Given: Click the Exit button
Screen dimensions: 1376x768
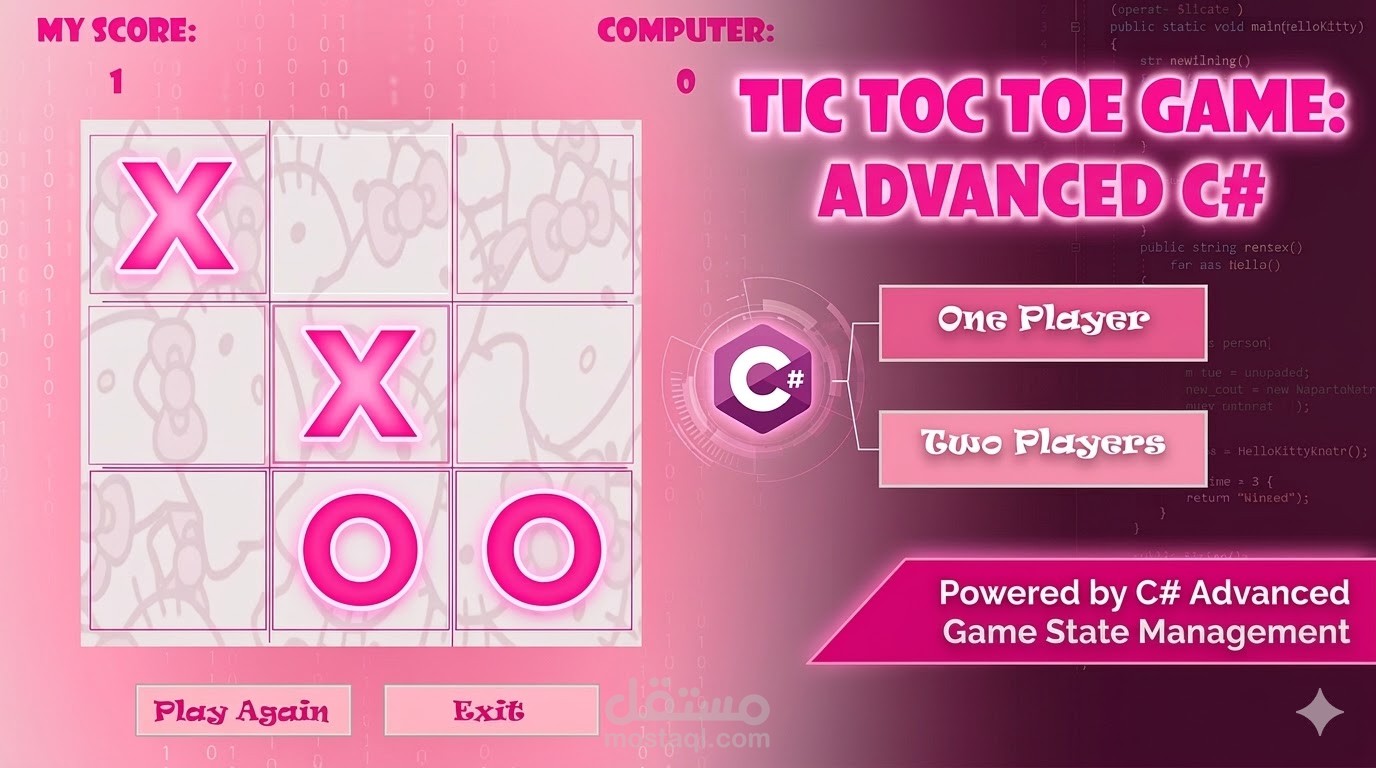Looking at the screenshot, I should [x=491, y=710].
